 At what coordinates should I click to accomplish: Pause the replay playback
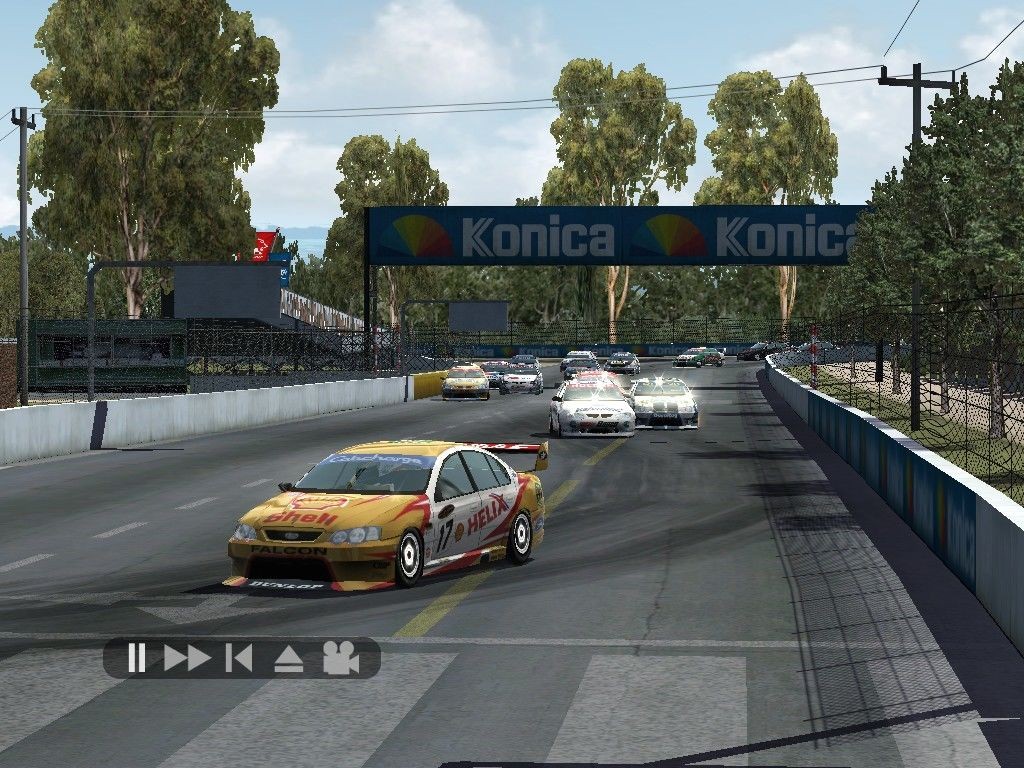coord(137,658)
